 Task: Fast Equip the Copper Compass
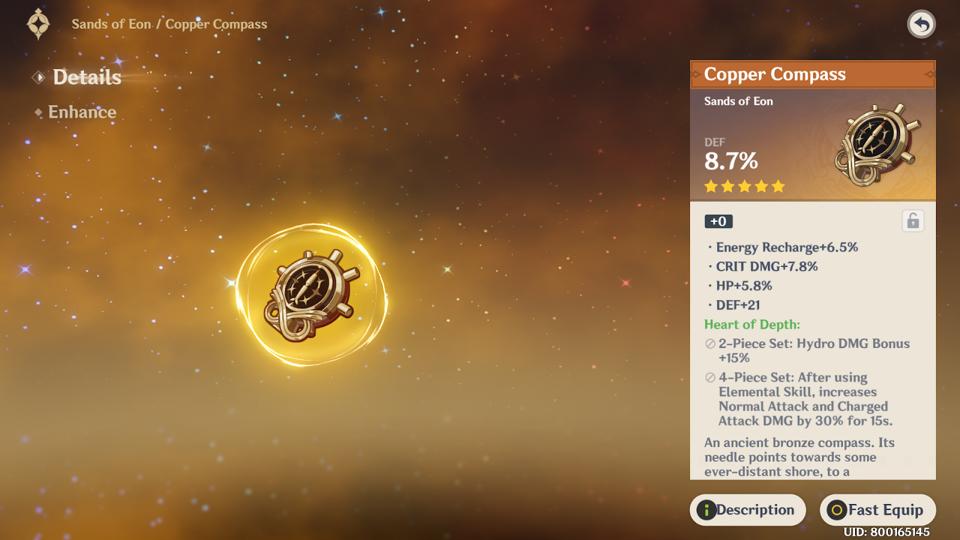877,510
